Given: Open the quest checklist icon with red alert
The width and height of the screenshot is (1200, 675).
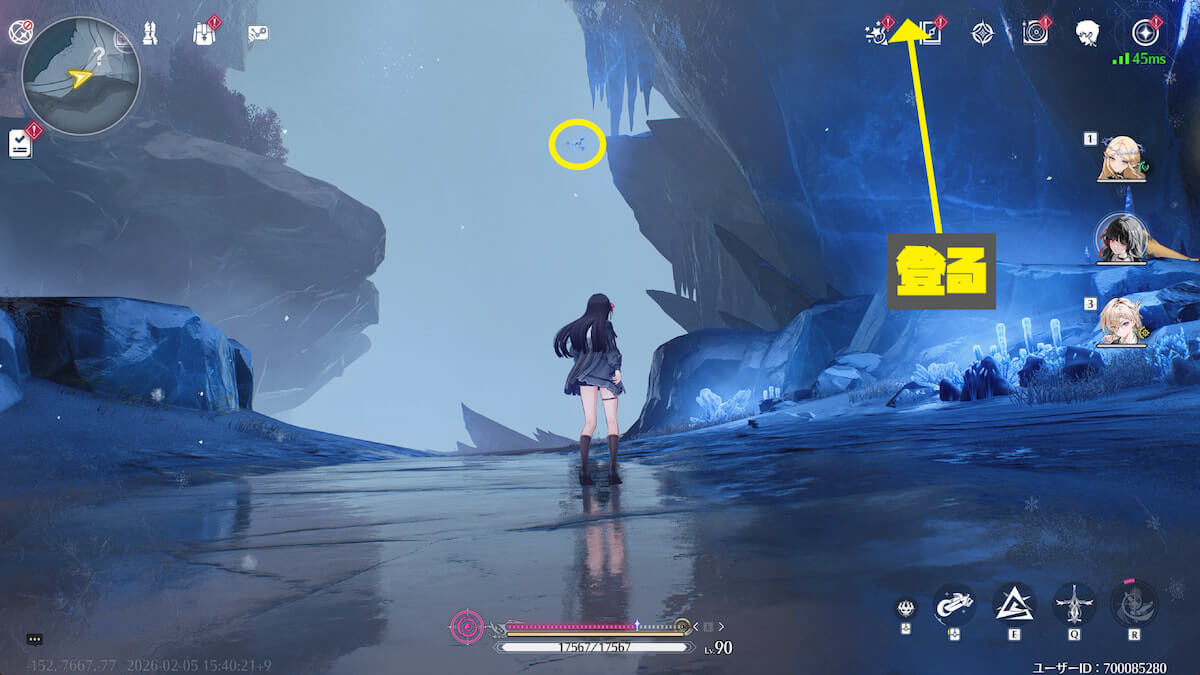Looking at the screenshot, I should coord(21,144).
